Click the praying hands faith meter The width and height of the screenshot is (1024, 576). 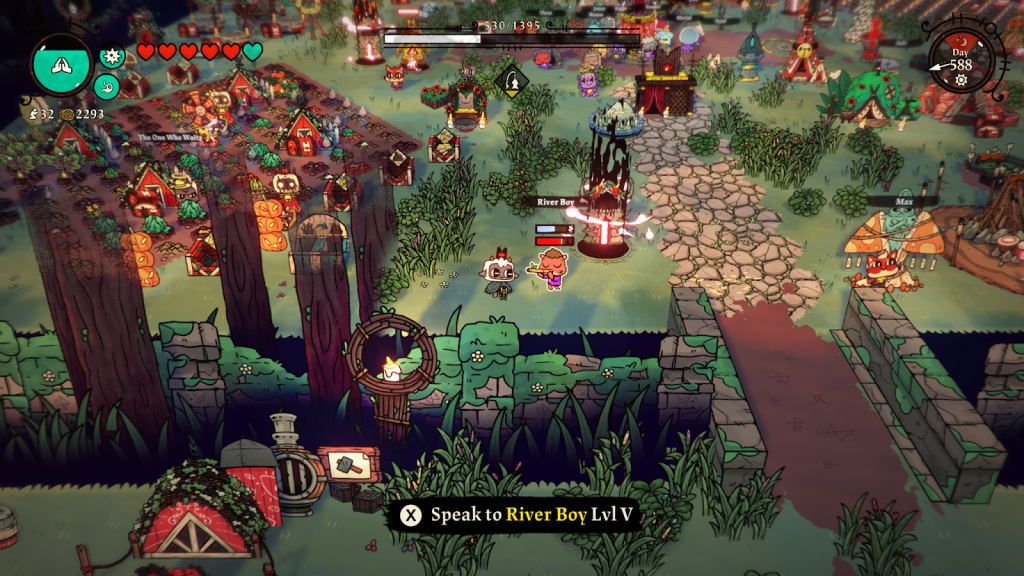pyautogui.click(x=61, y=65)
